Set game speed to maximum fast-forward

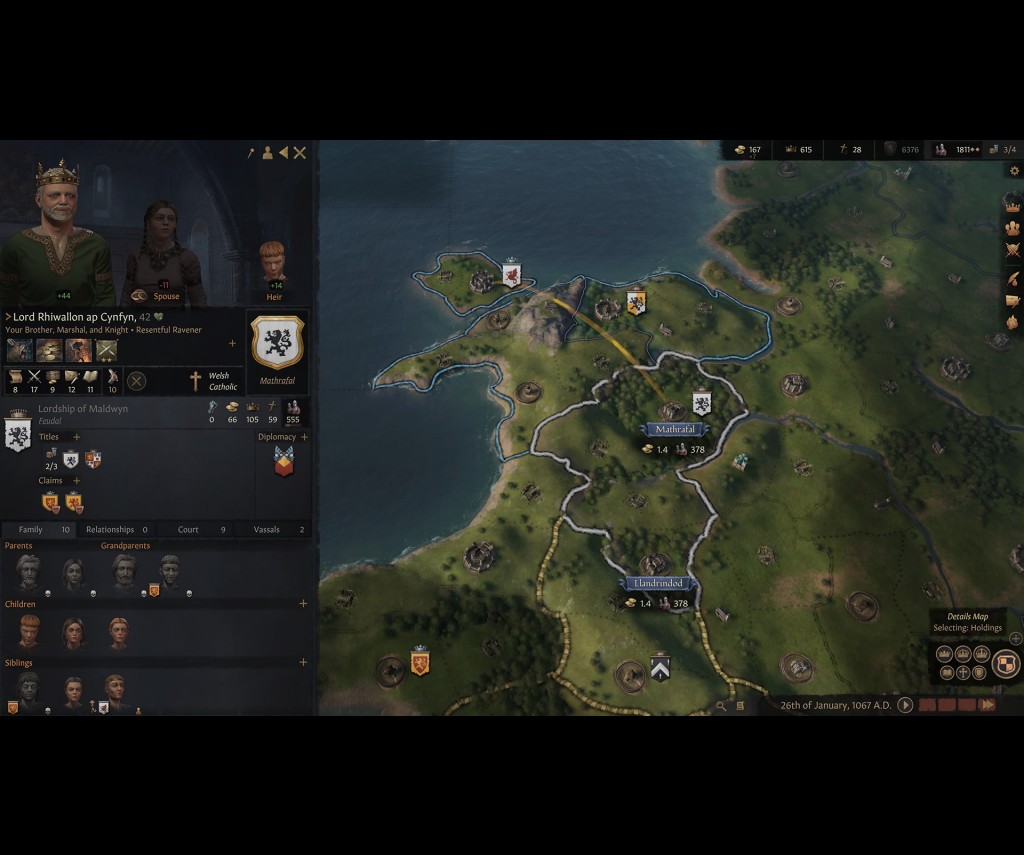coord(987,705)
